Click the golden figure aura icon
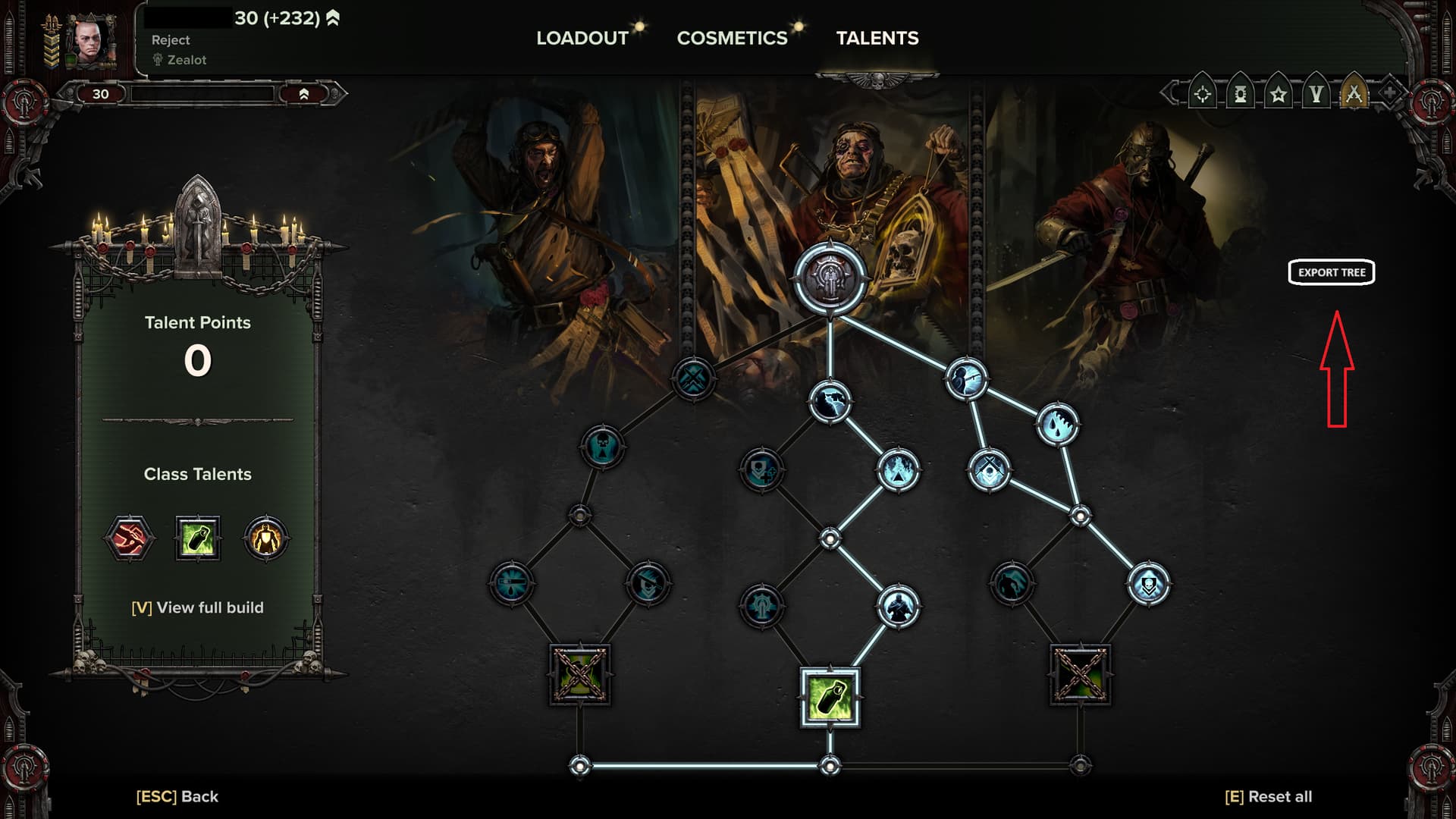Viewport: 1456px width, 819px height. [265, 538]
